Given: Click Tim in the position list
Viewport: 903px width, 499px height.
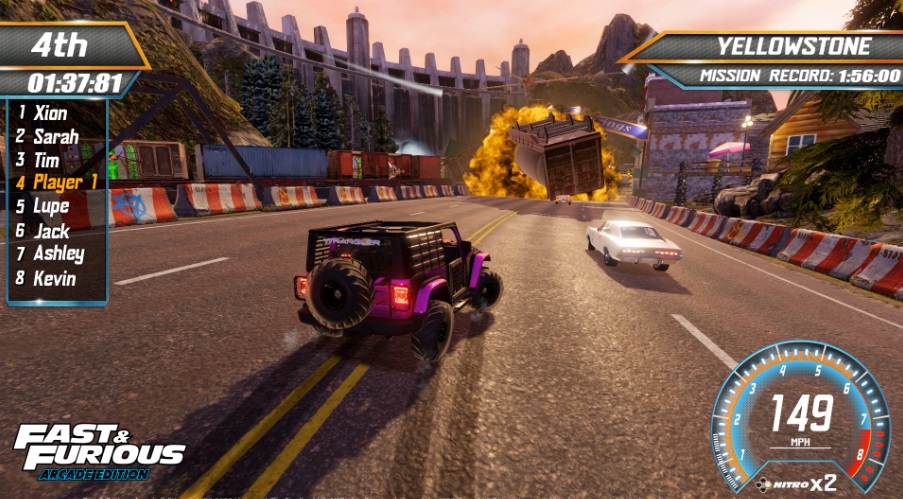Looking at the screenshot, I should coord(46,160).
